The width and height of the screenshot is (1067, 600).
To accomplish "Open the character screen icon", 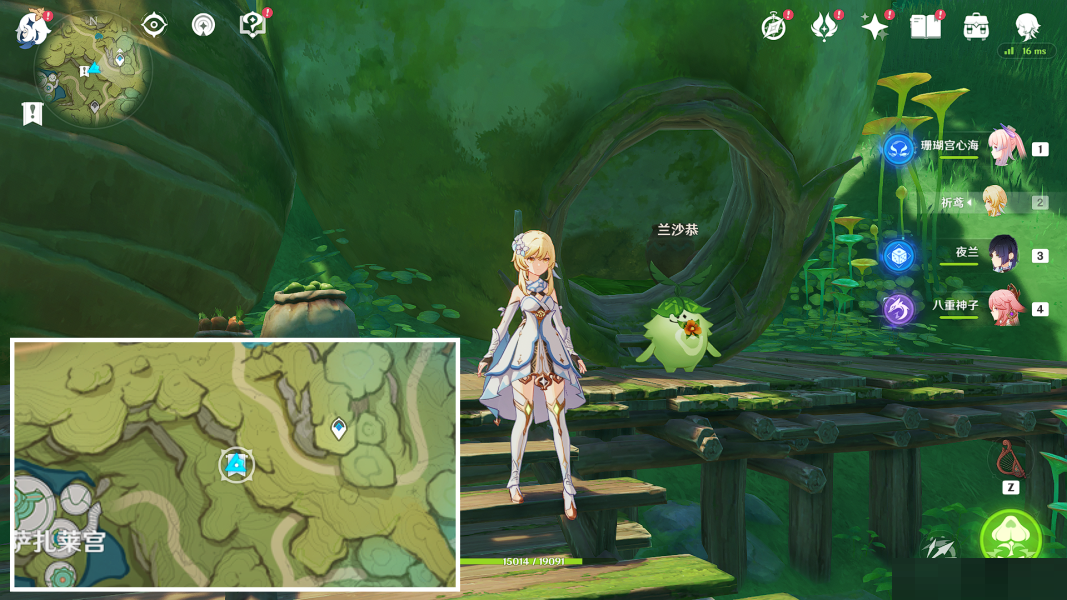I will (1027, 27).
